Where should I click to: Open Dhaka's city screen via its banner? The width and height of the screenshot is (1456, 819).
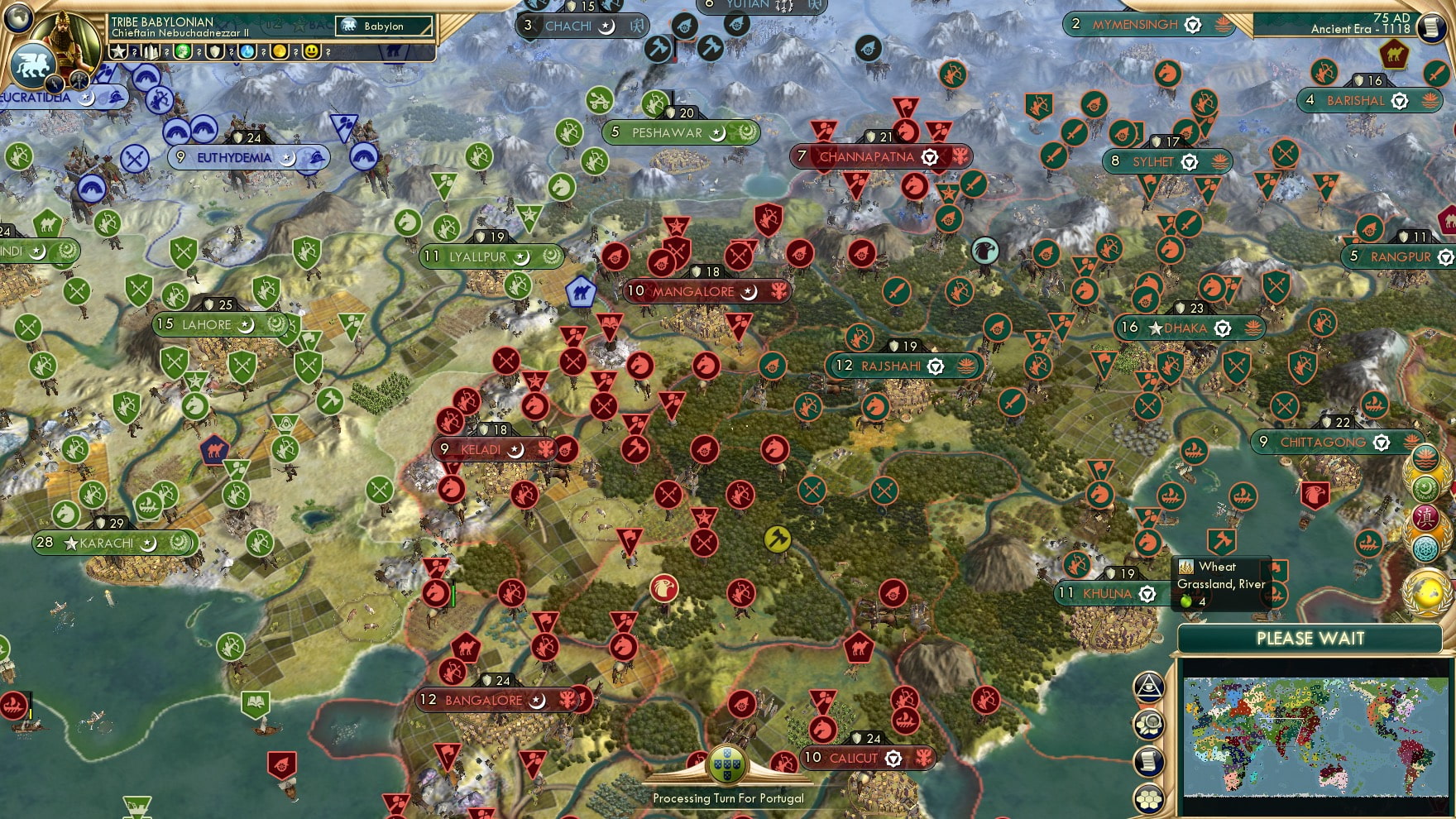tap(1186, 328)
